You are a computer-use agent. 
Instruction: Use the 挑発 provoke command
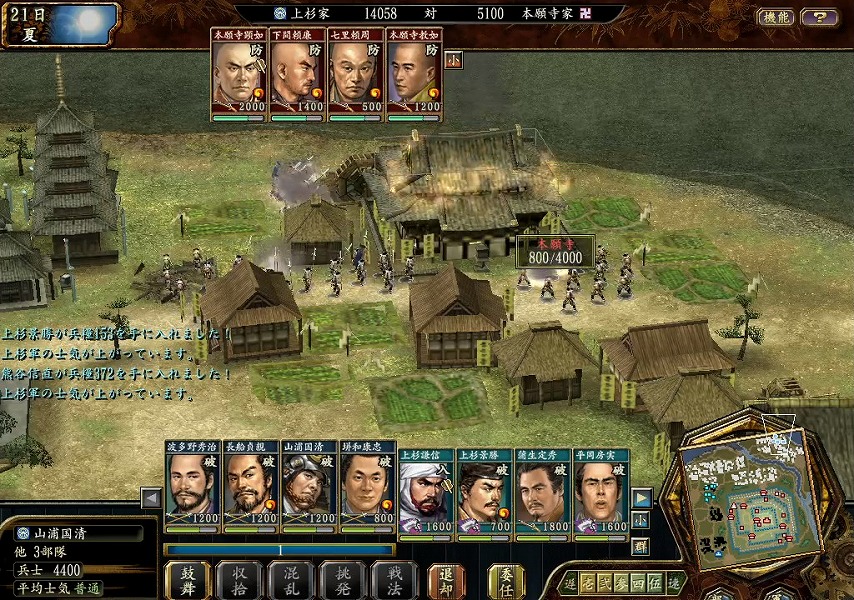click(x=342, y=579)
